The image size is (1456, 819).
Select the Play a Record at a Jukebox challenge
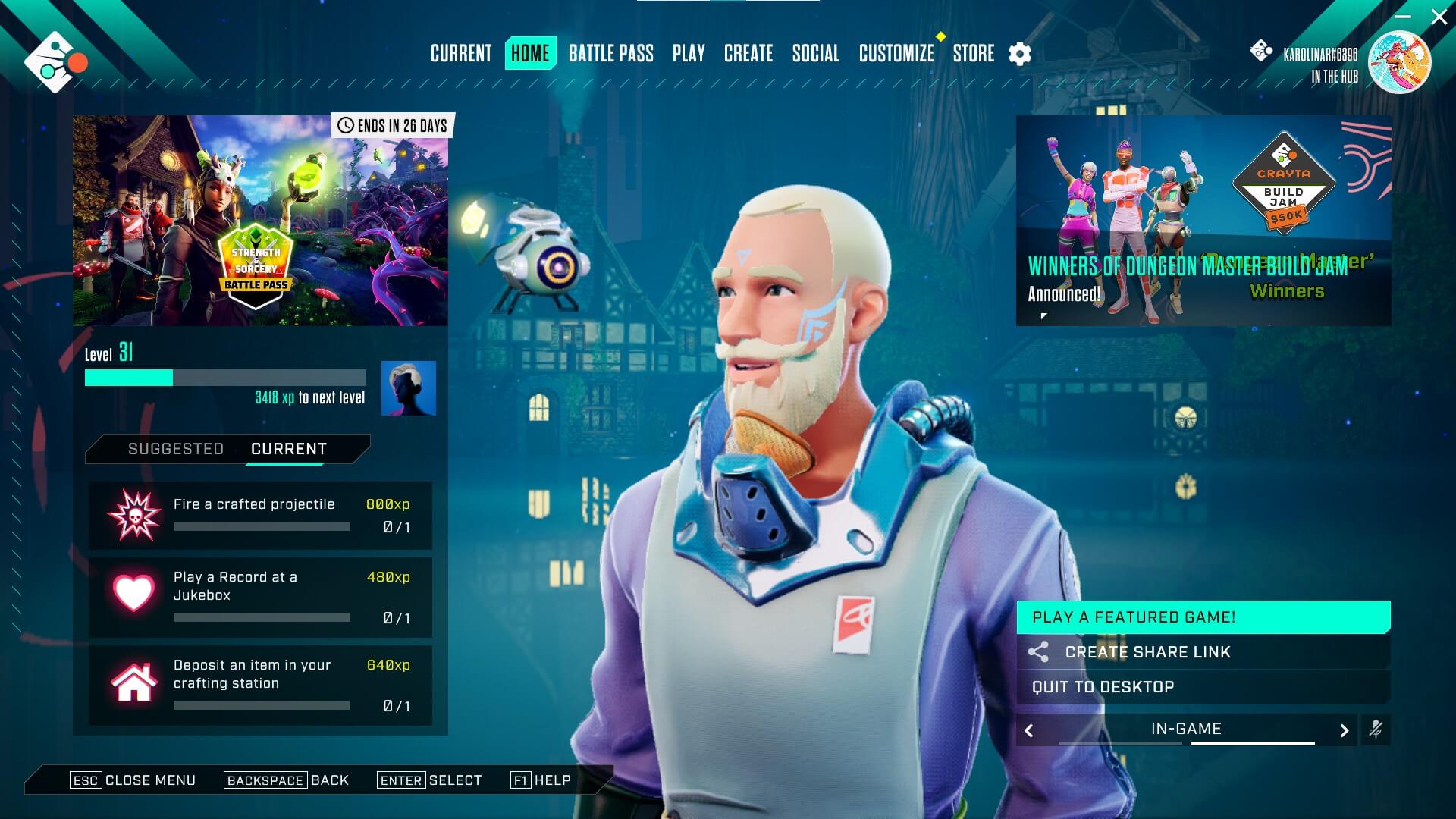260,598
